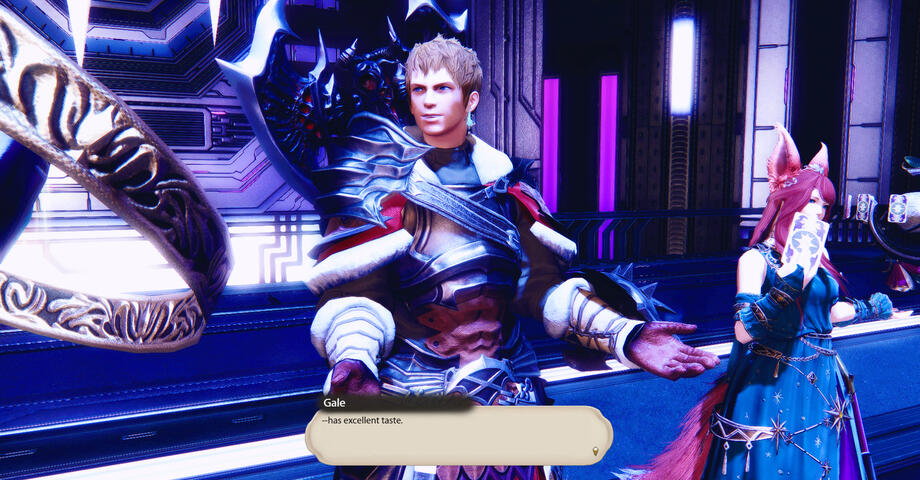The width and height of the screenshot is (920, 480).
Task: Click the dialogue advance arrow indicator
Action: (597, 451)
